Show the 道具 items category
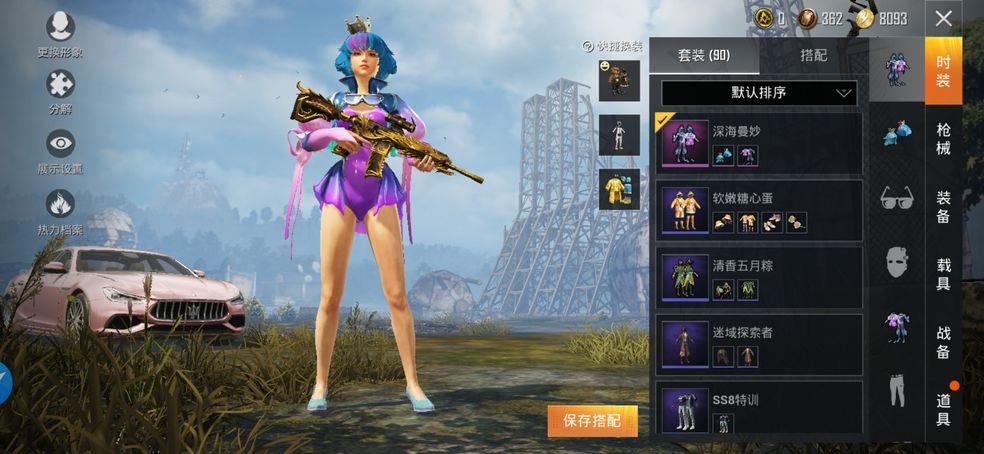The height and width of the screenshot is (454, 984). tap(943, 408)
